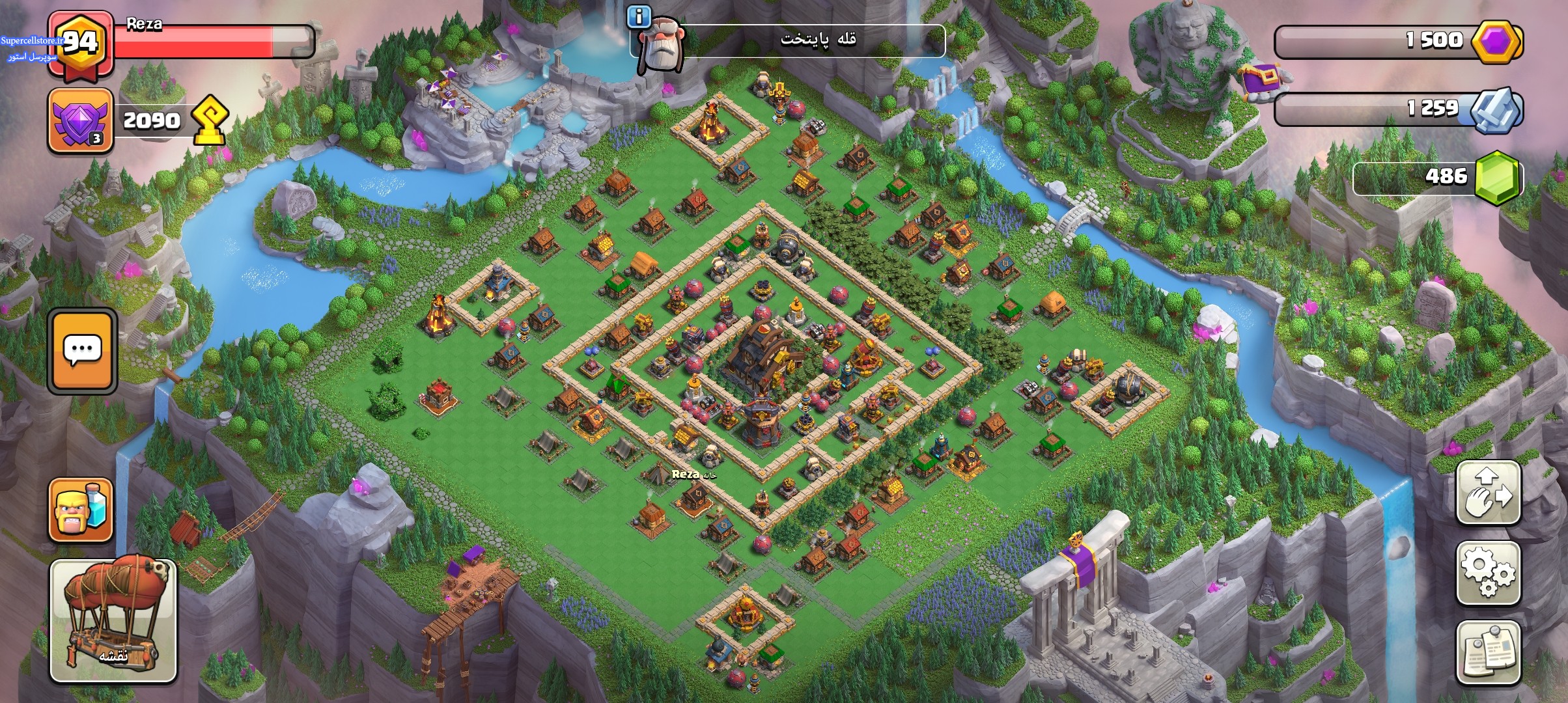The image size is (1568, 703).
Task: Open the pinned notes clipboard button
Action: tap(1488, 652)
